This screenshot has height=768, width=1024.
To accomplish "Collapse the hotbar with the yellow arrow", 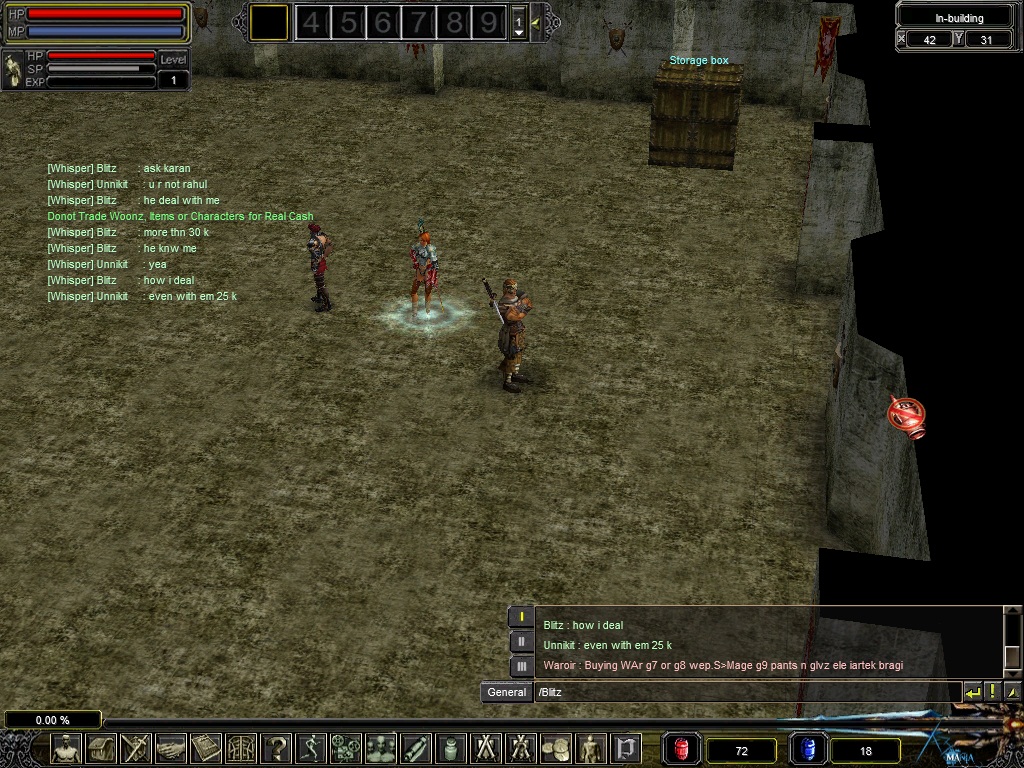I will click(538, 22).
